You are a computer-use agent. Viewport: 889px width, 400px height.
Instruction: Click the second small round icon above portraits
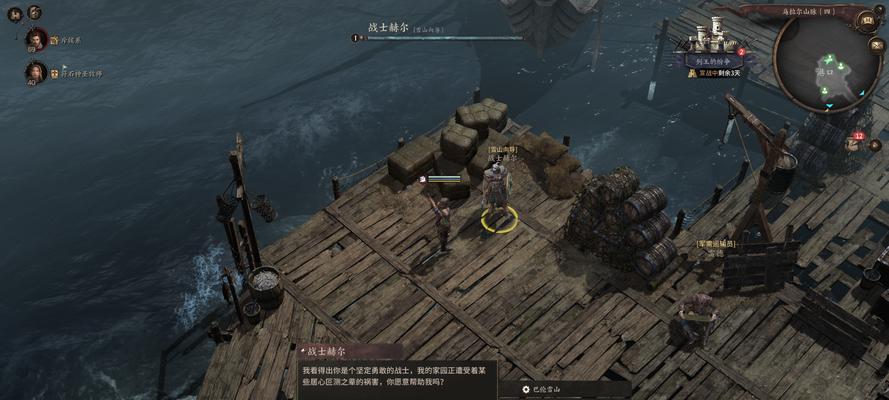click(x=35, y=12)
